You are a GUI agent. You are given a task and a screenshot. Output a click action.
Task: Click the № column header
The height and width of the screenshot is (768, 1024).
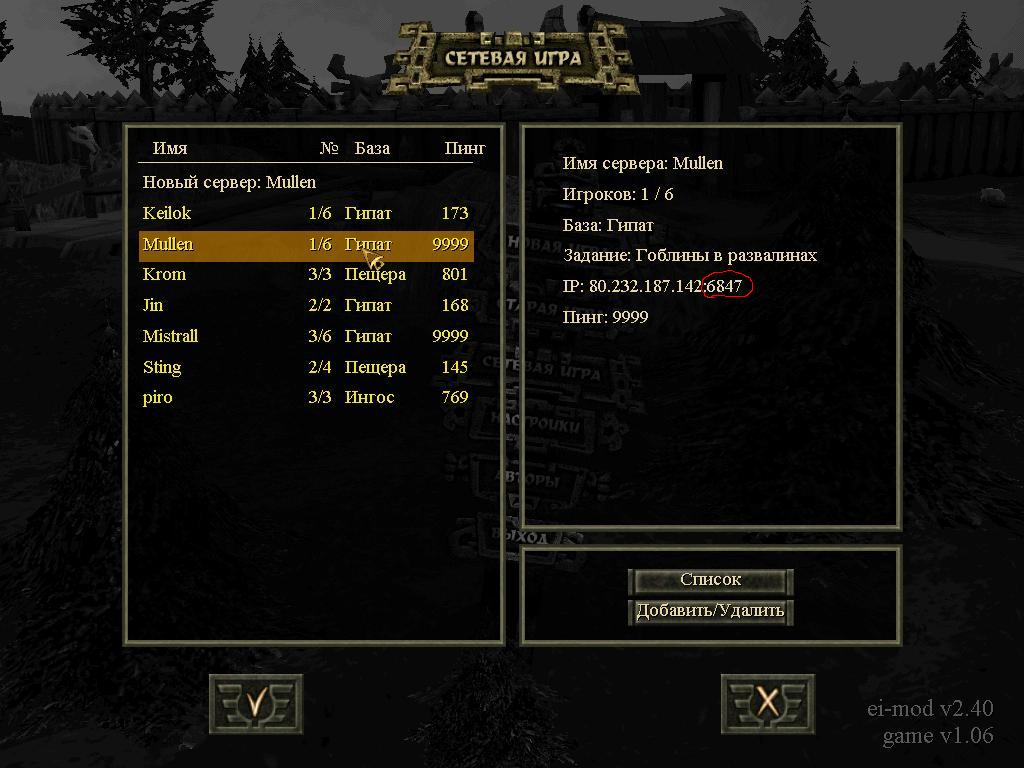pos(329,148)
